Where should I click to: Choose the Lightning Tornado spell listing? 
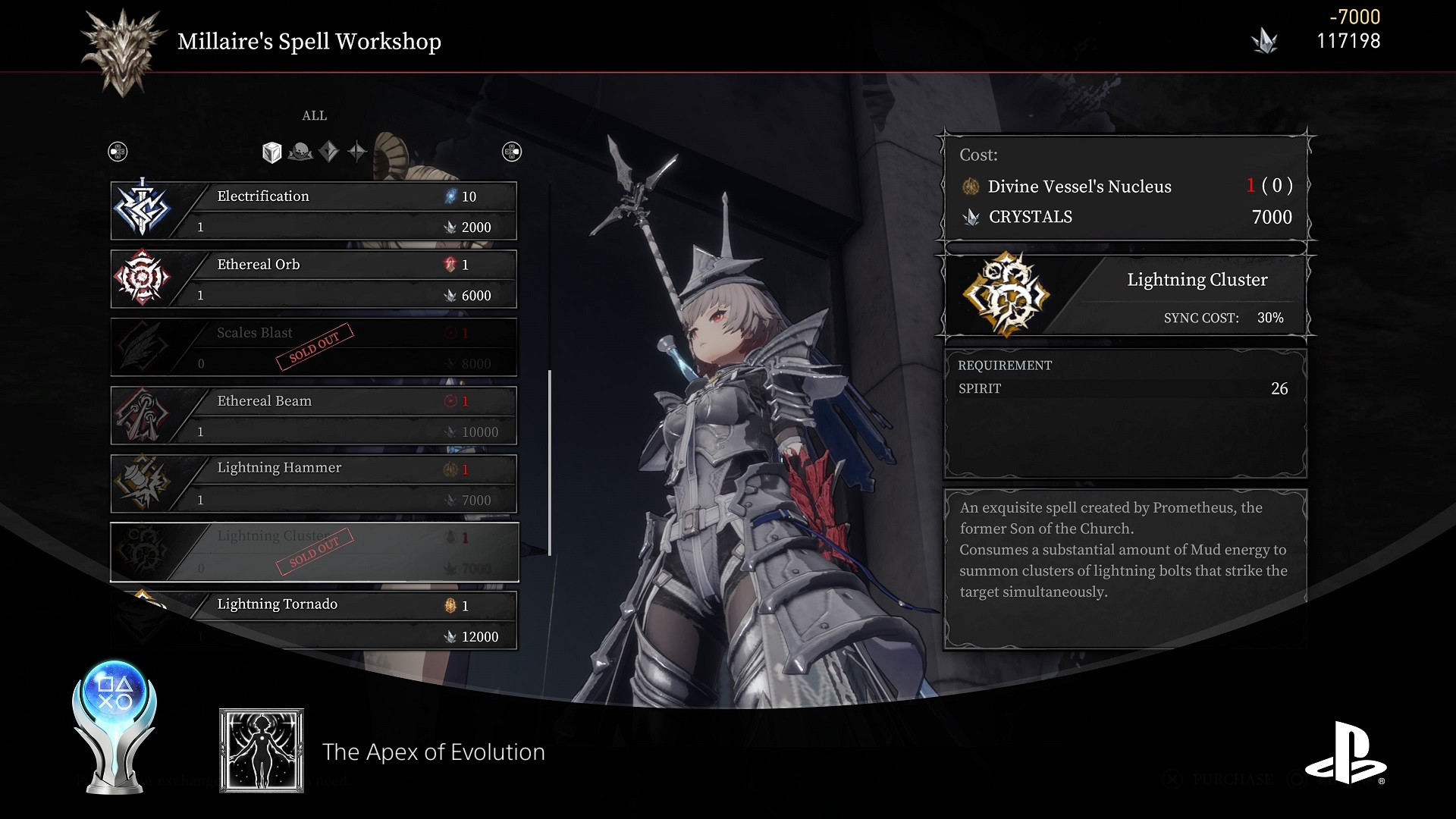[314, 620]
